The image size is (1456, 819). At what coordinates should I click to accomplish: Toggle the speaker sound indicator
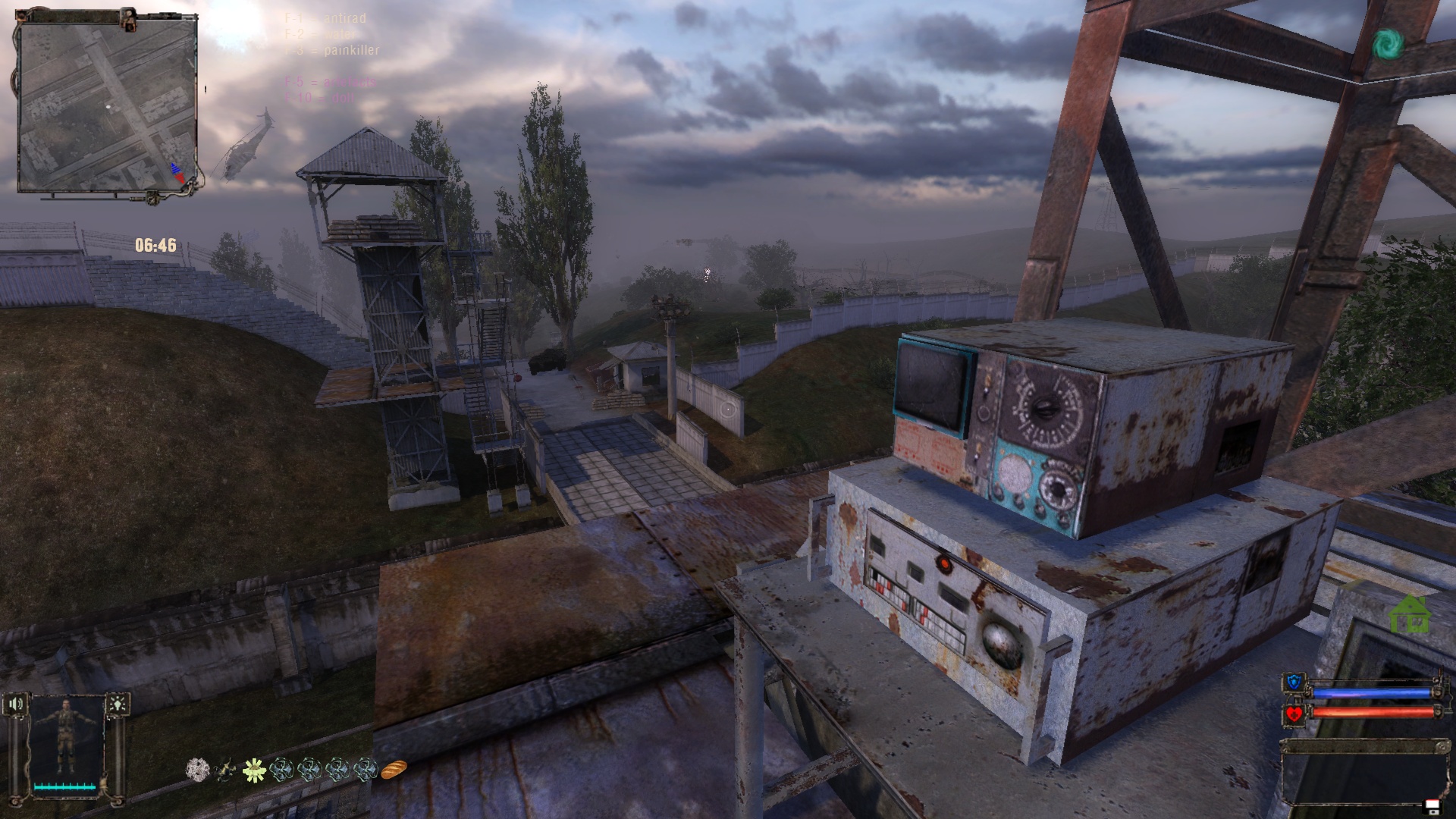point(17,705)
